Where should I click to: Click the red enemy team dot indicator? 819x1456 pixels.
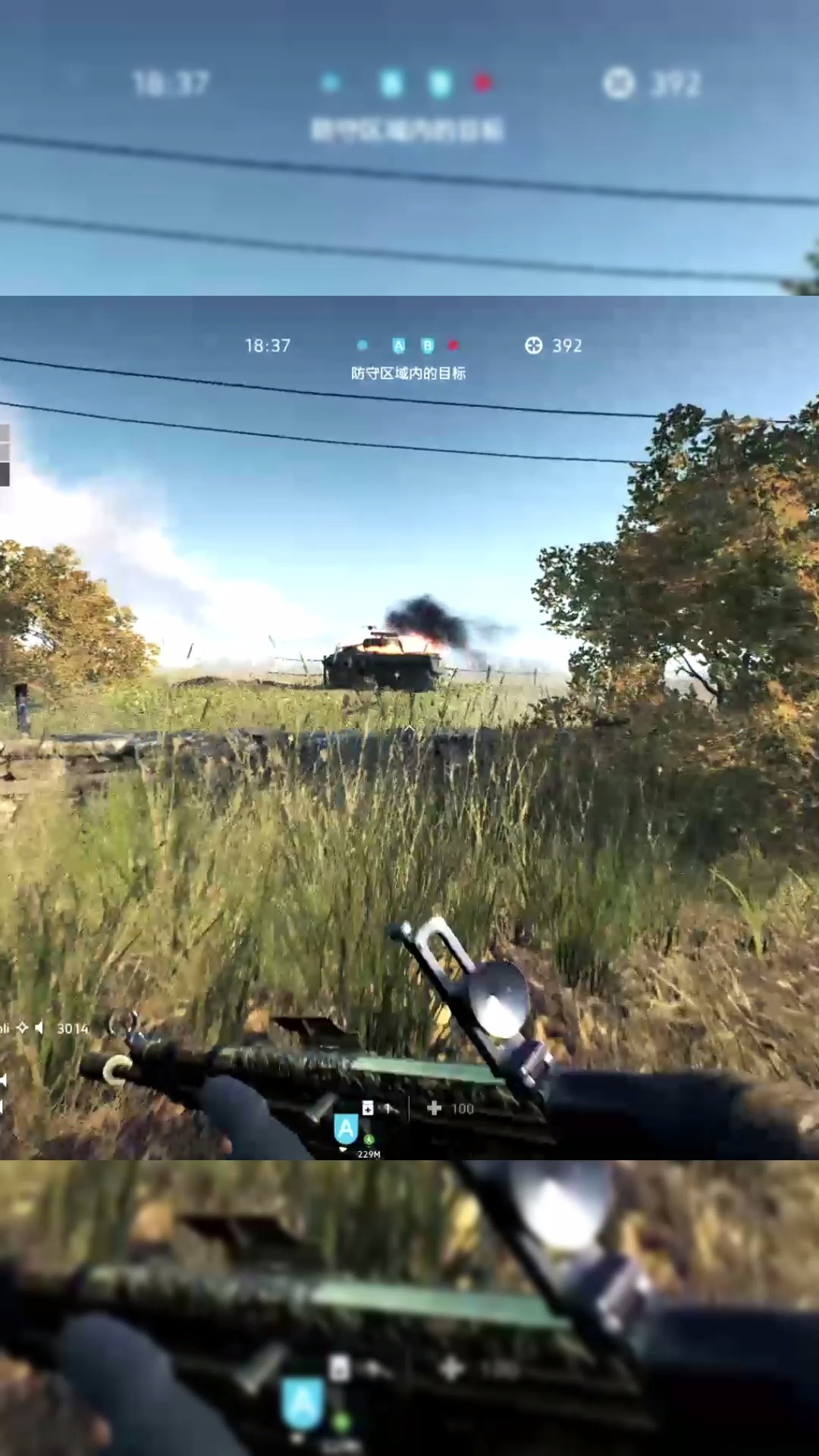453,346
